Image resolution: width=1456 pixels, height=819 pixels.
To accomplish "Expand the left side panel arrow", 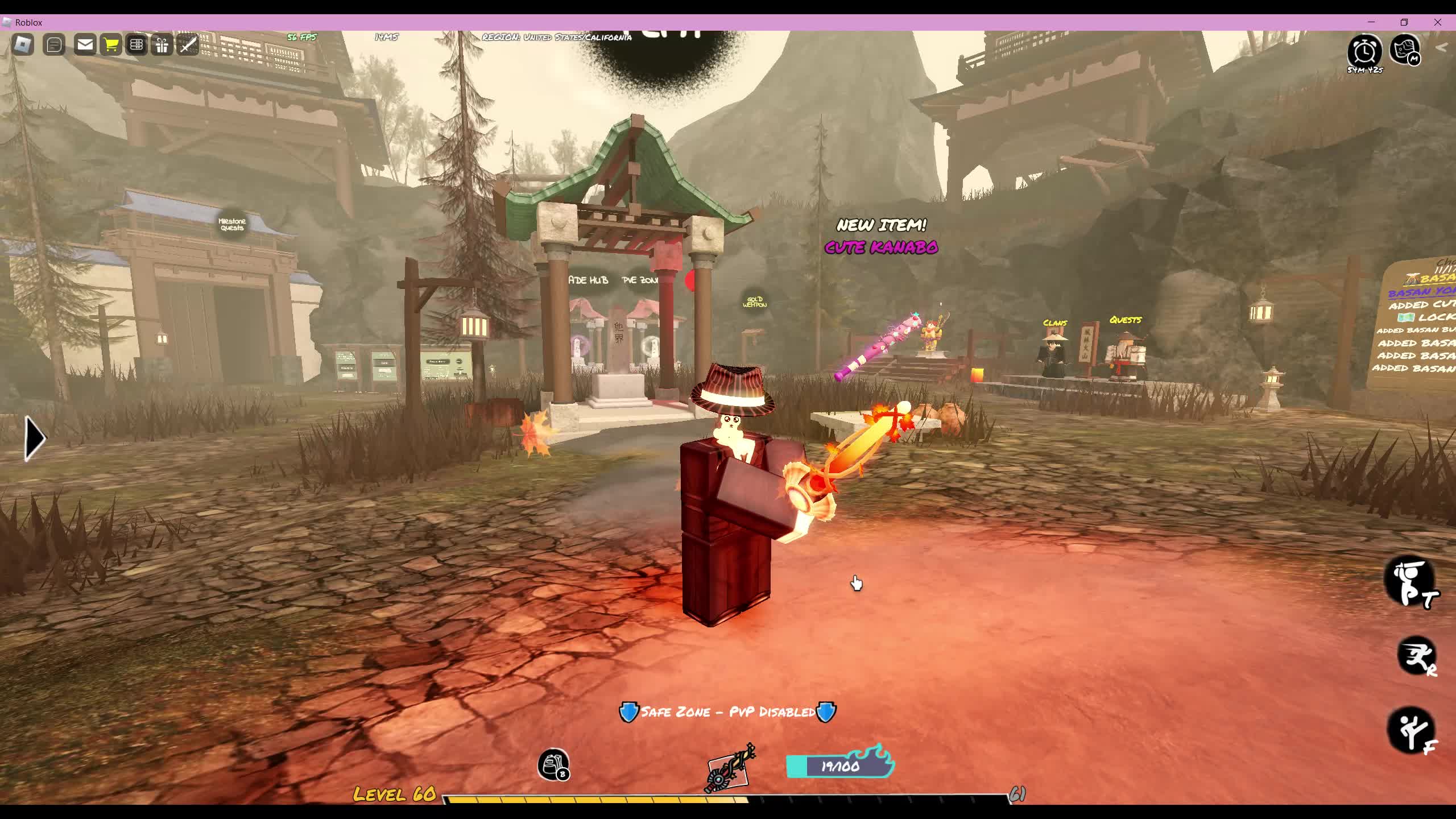I will pyautogui.click(x=35, y=438).
